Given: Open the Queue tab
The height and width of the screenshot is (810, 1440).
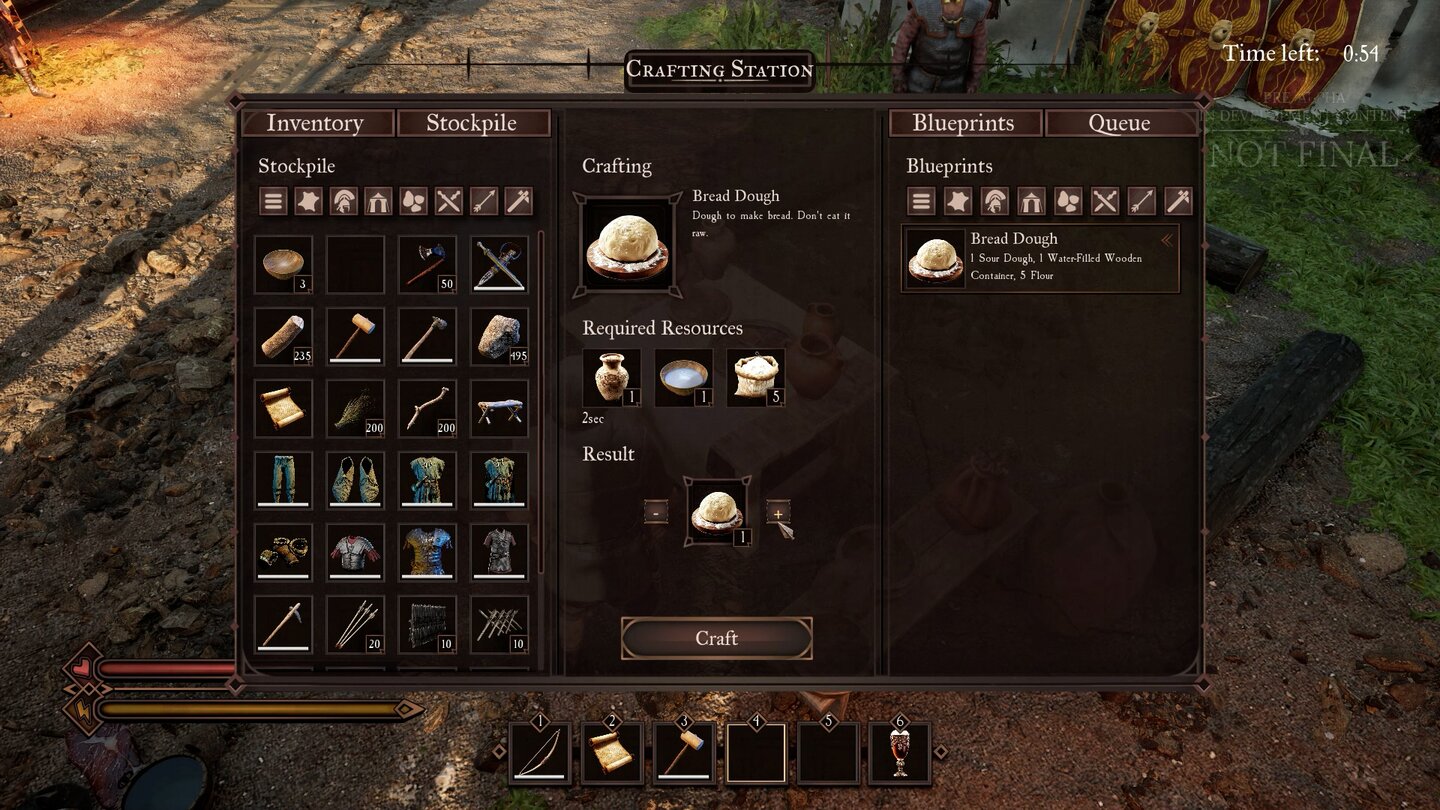Looking at the screenshot, I should coord(1119,122).
